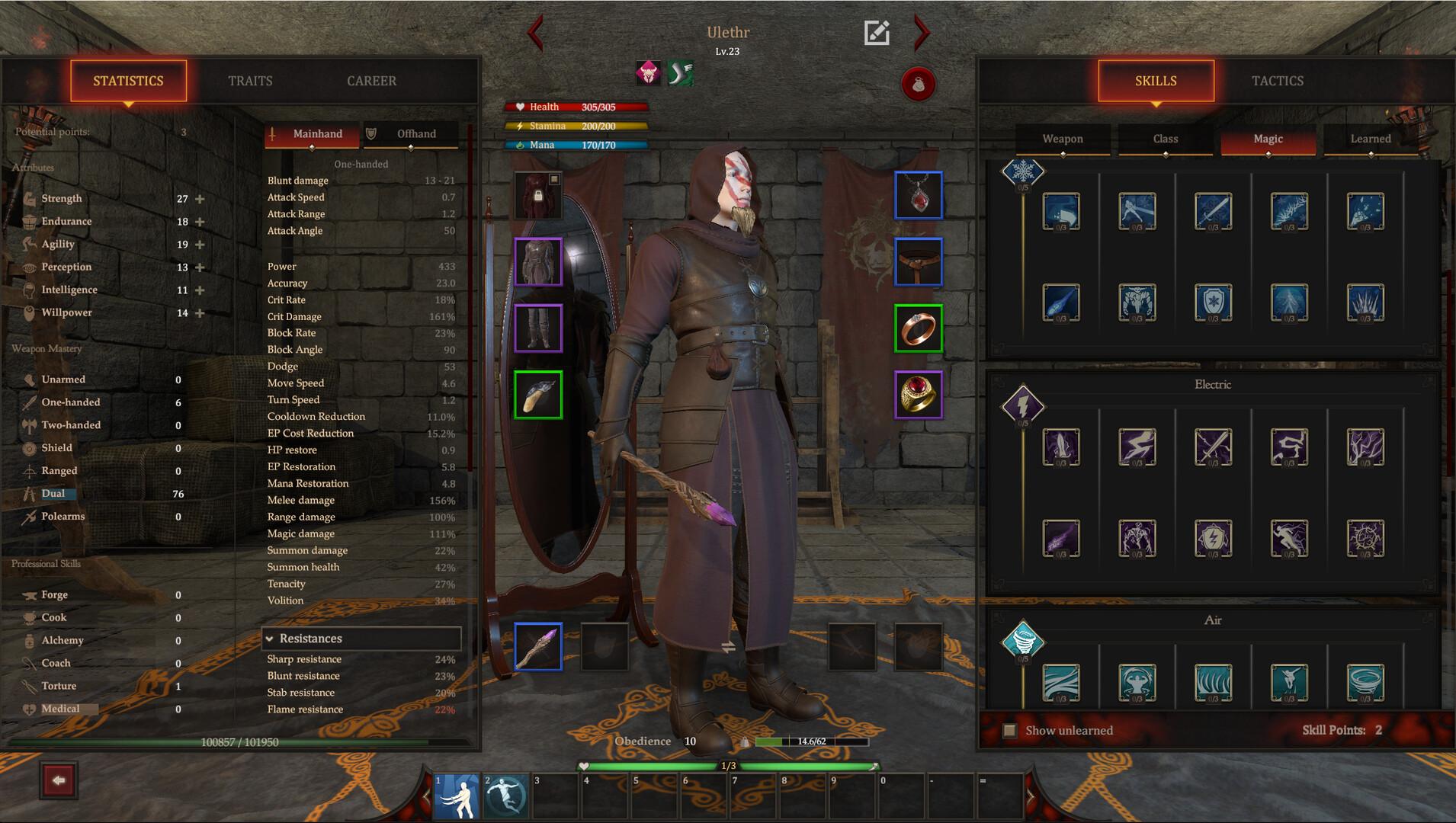The width and height of the screenshot is (1456, 823).
Task: Toggle Show unlearned skills
Action: (x=1011, y=730)
